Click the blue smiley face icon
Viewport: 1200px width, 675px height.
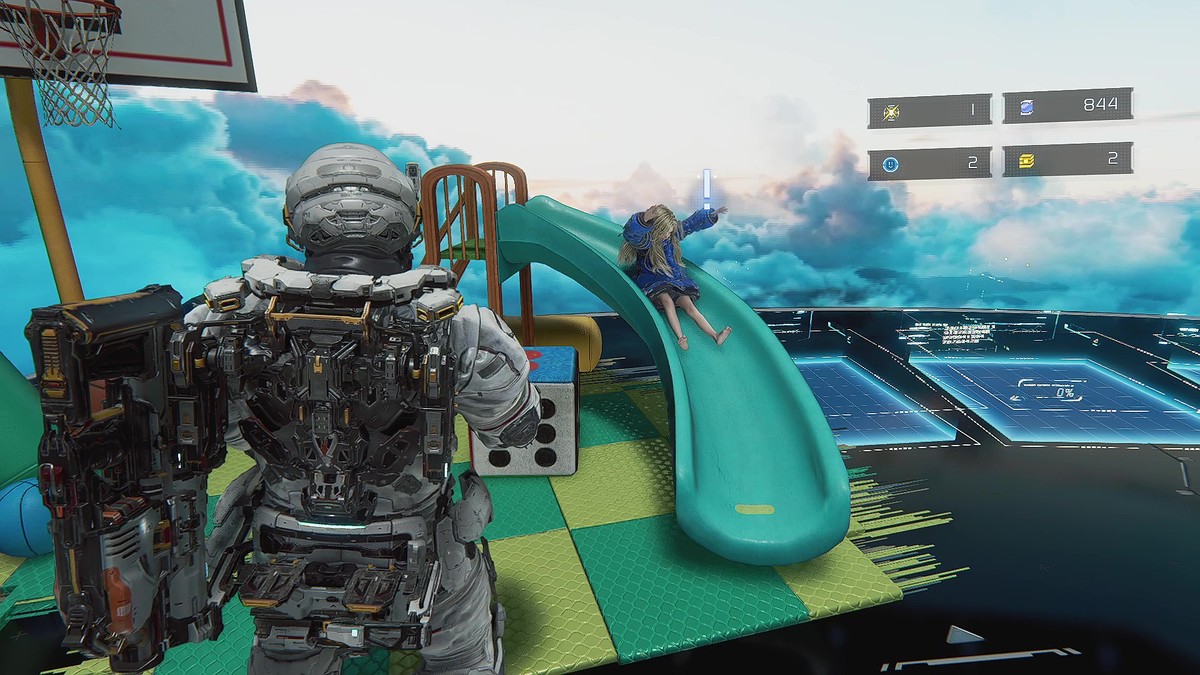coord(891,164)
